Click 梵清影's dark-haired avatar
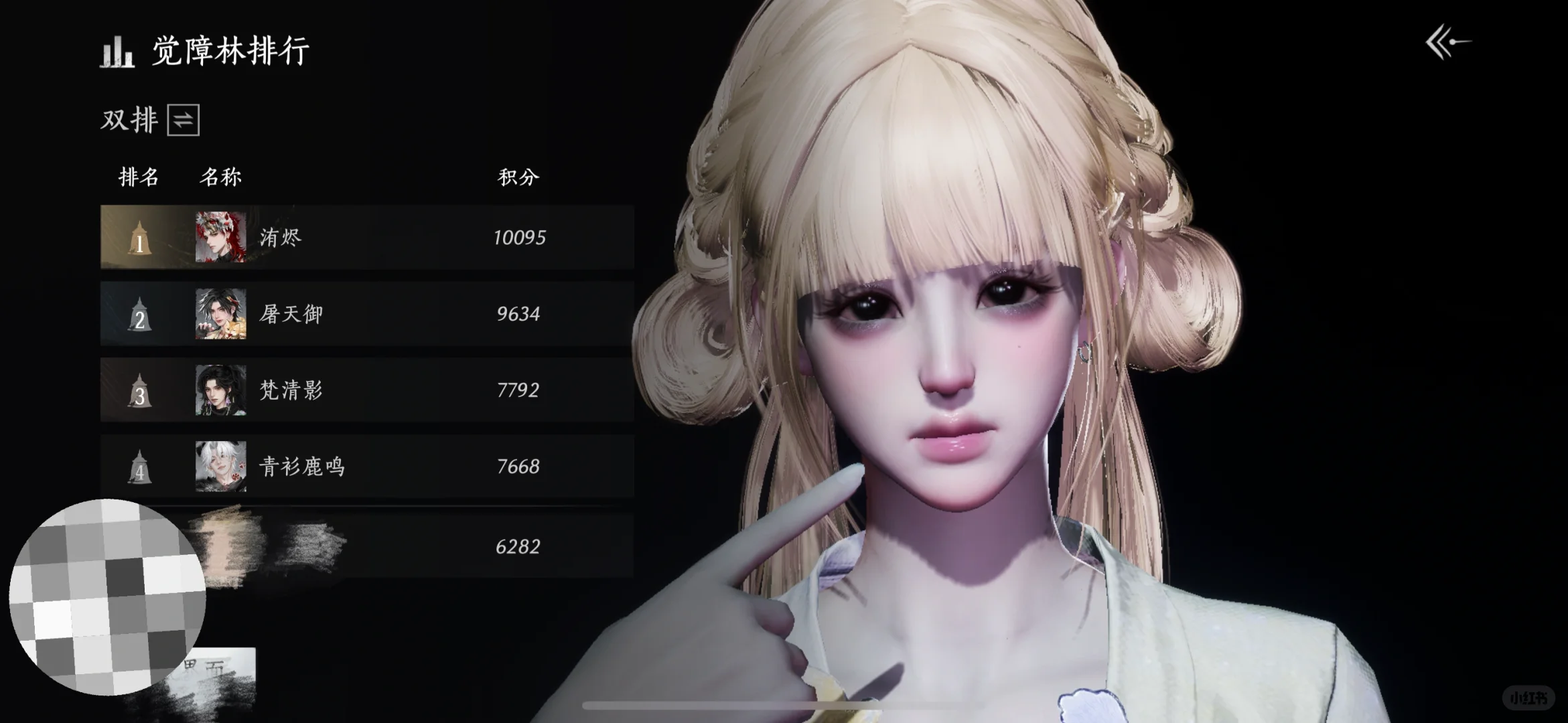 (220, 390)
